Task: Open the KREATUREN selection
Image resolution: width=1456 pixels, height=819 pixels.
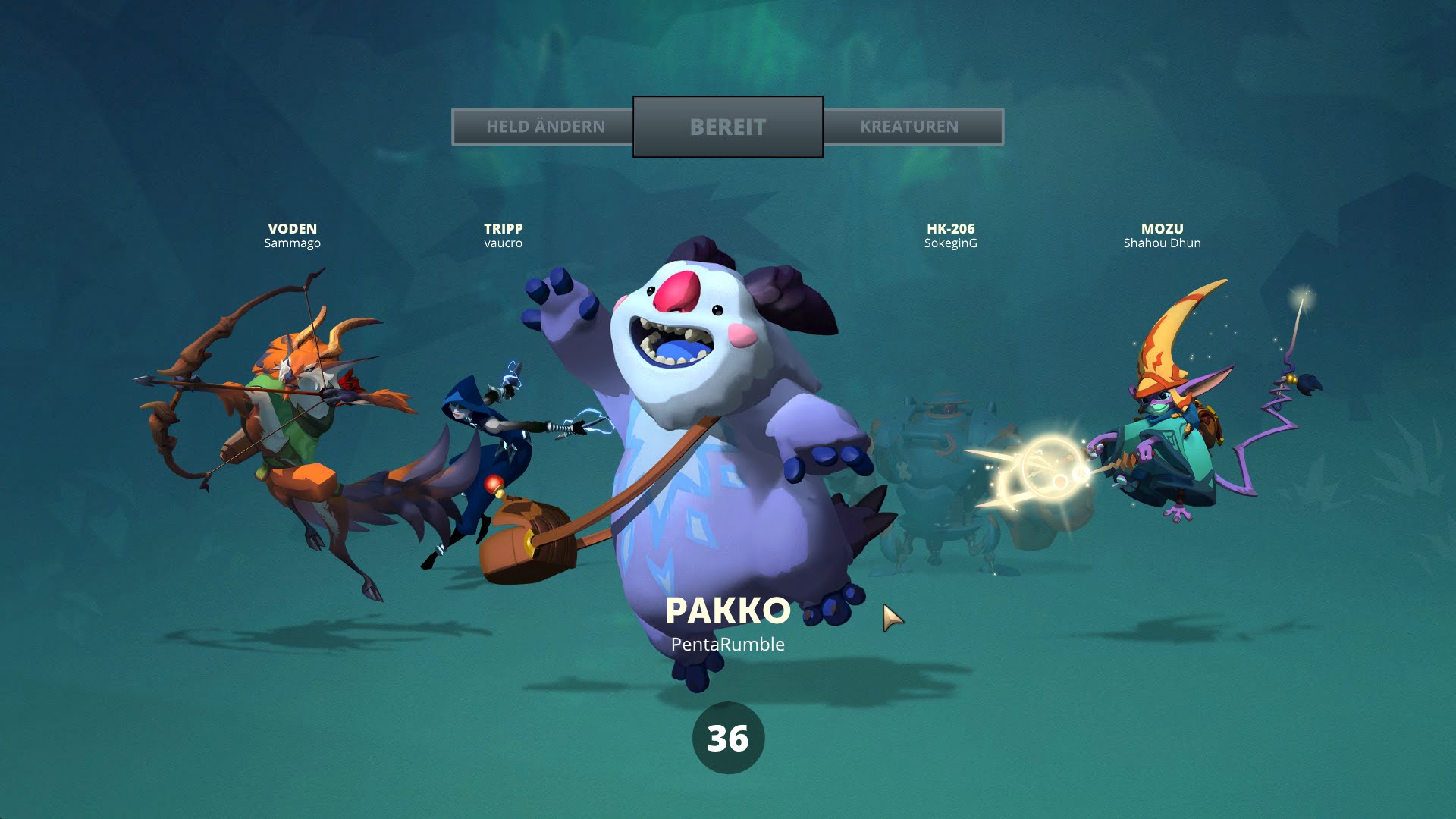Action: point(910,127)
